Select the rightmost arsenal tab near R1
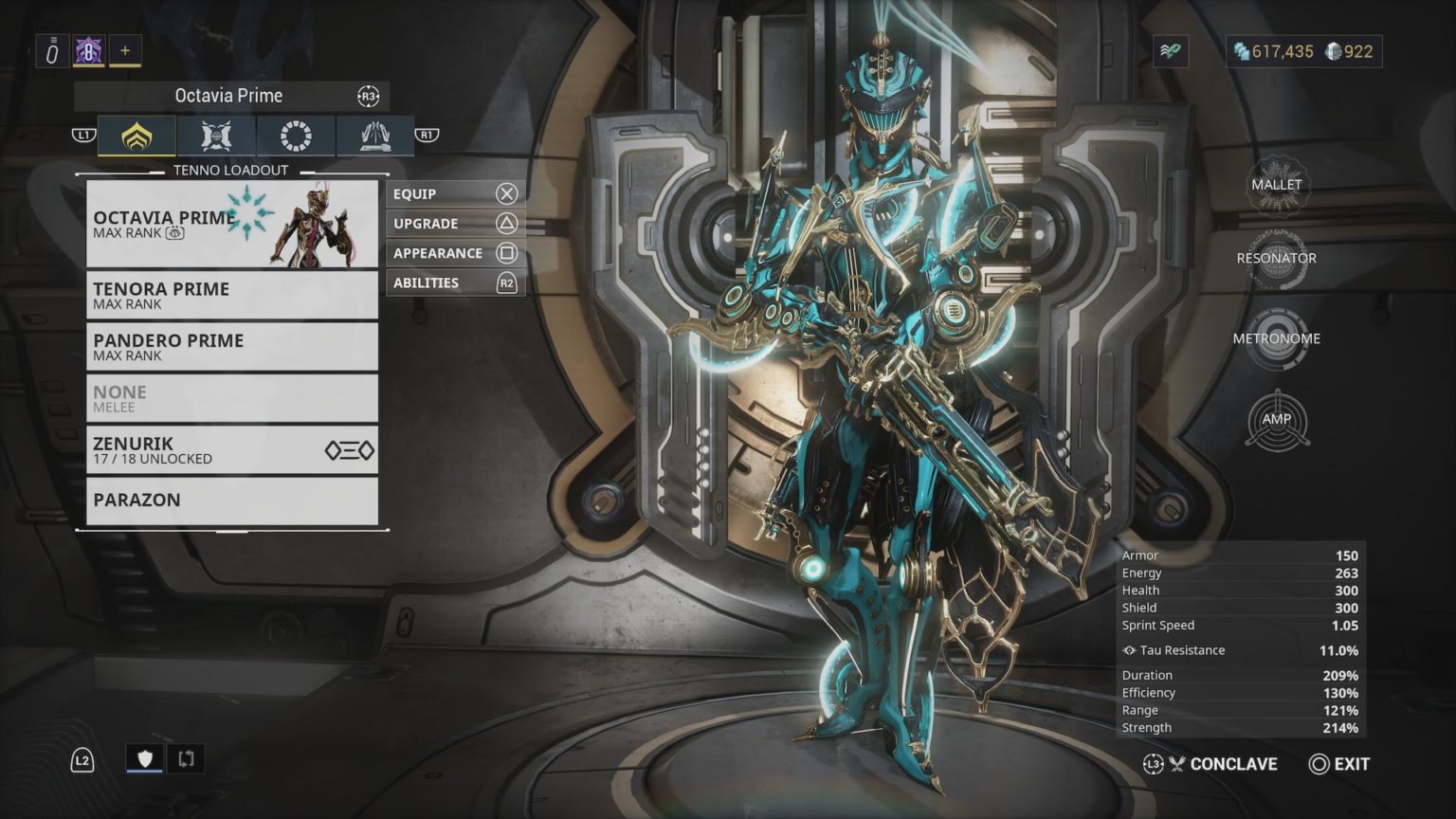Viewport: 1456px width, 819px height. pyautogui.click(x=375, y=136)
